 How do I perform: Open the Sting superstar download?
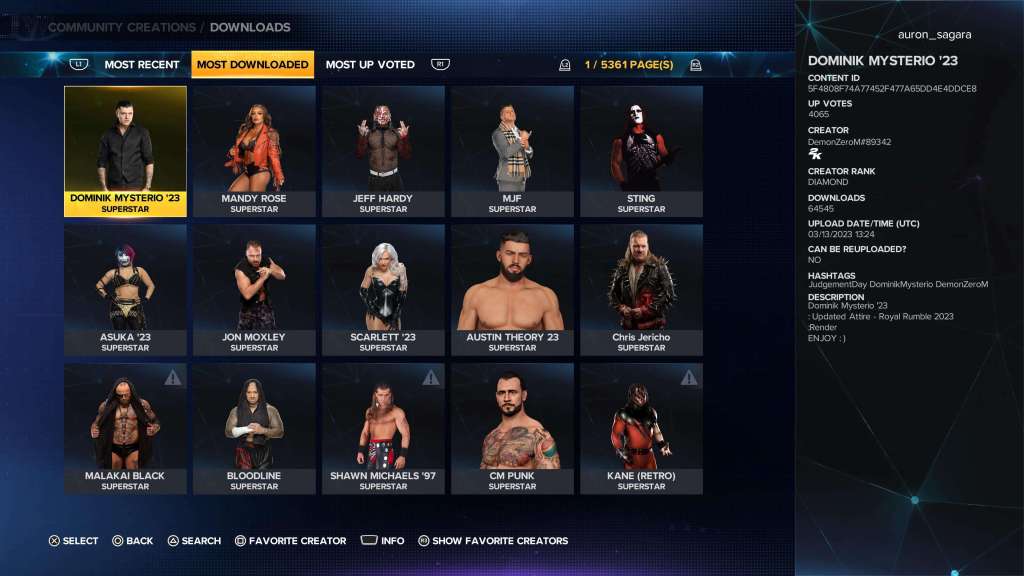click(x=641, y=150)
